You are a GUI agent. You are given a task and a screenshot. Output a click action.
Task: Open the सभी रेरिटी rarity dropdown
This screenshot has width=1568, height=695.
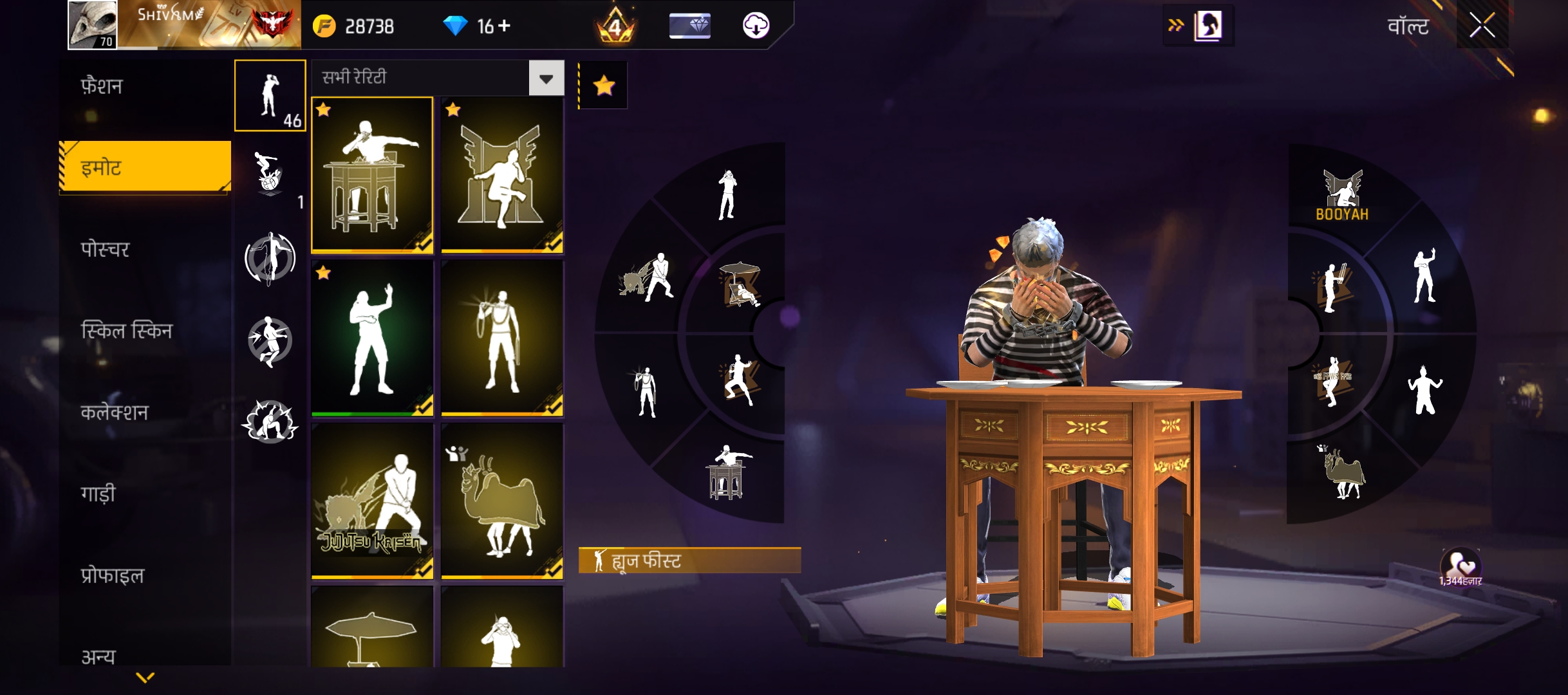pos(546,79)
